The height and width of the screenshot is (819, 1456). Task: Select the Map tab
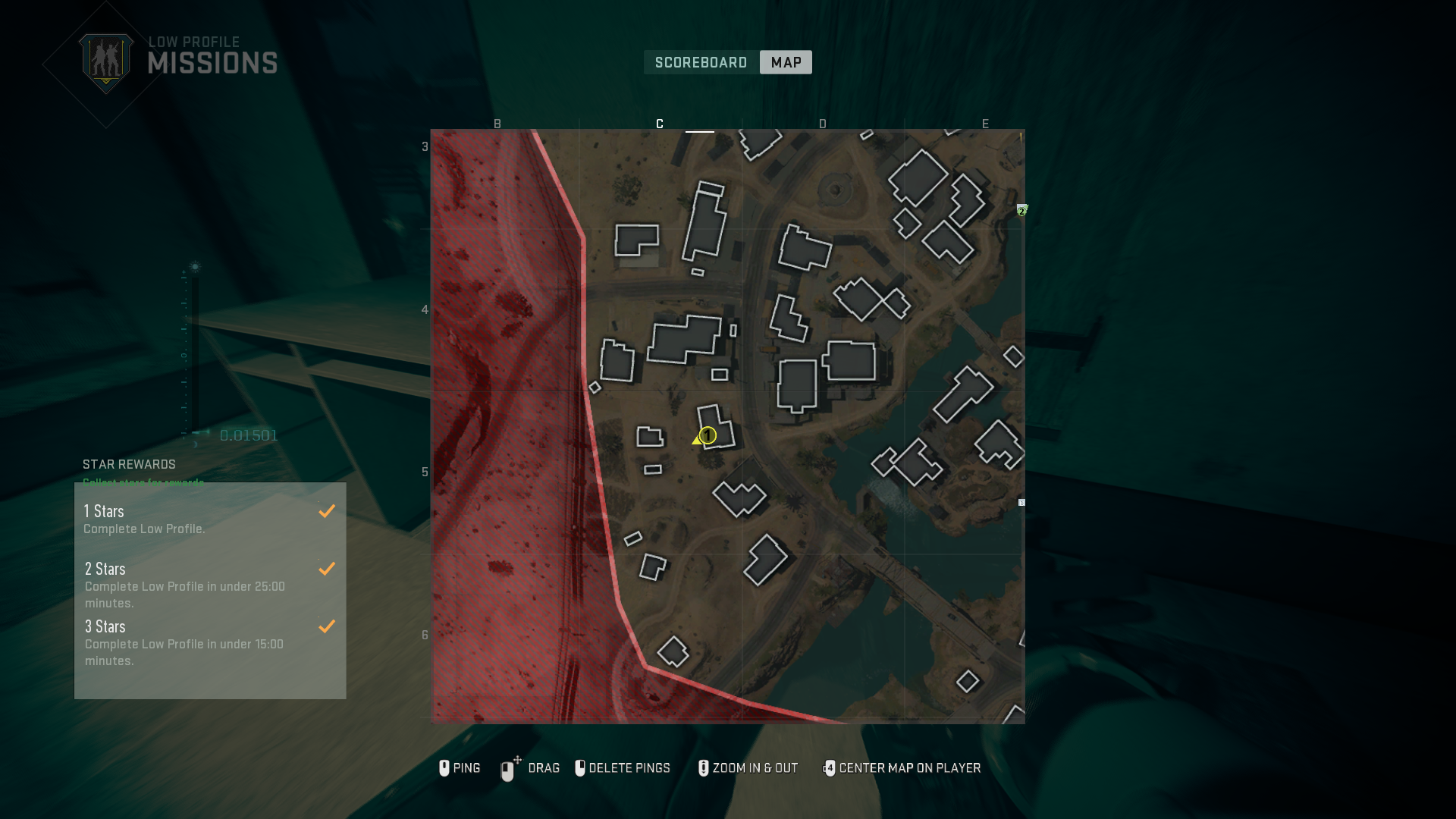785,62
